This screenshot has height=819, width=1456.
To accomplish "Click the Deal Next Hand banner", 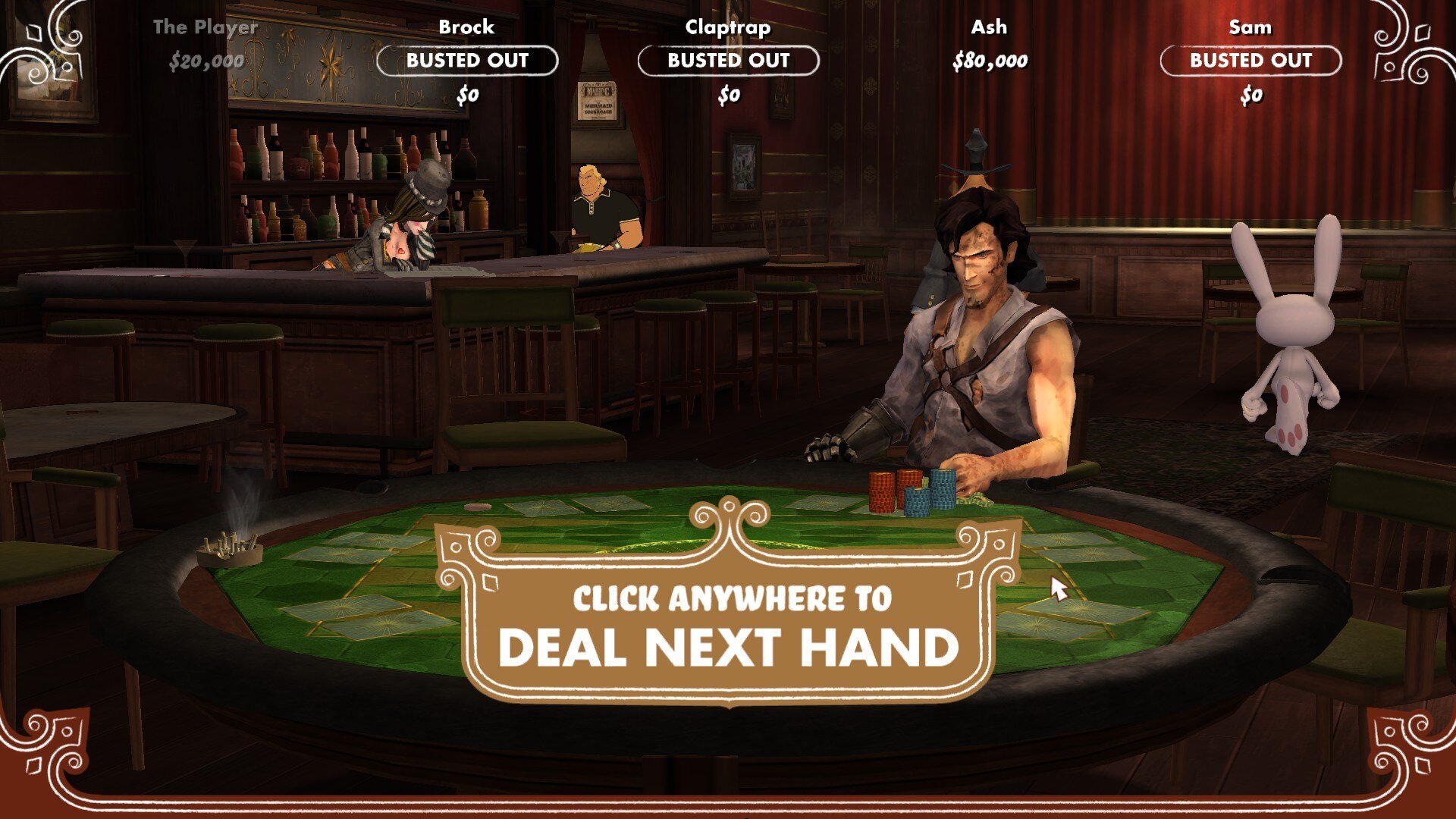I will click(x=728, y=626).
